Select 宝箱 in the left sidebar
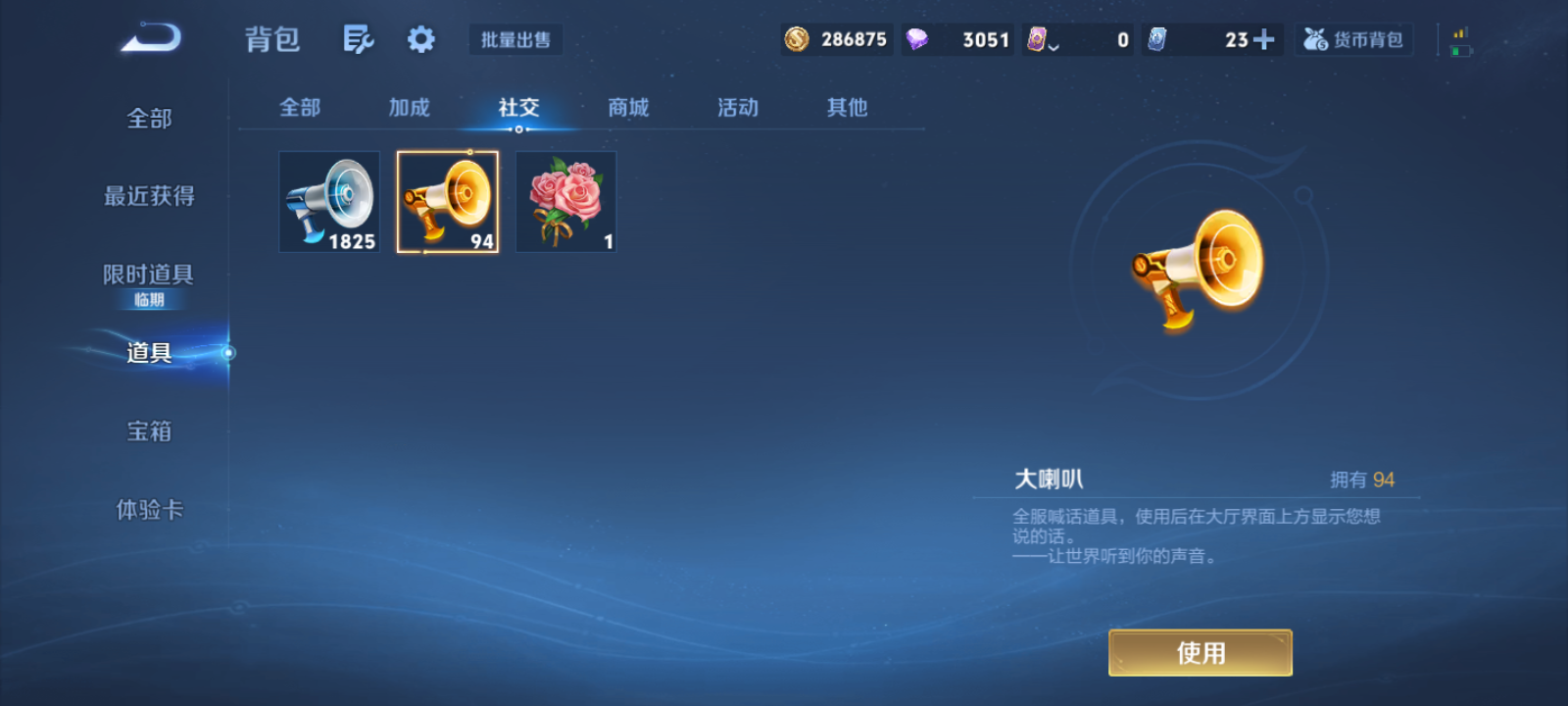 [149, 430]
